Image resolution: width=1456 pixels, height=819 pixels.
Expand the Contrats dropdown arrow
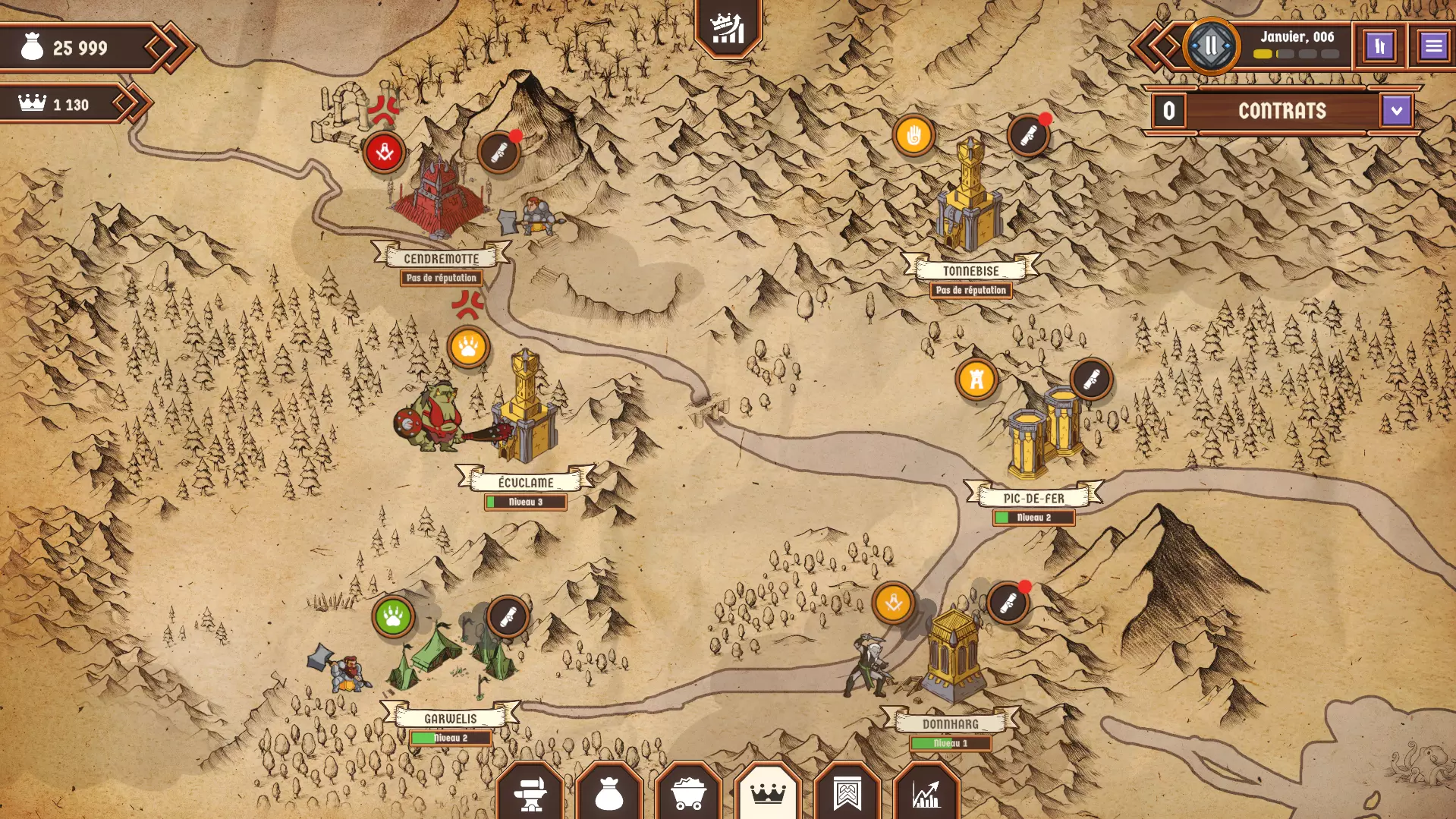point(1396,111)
